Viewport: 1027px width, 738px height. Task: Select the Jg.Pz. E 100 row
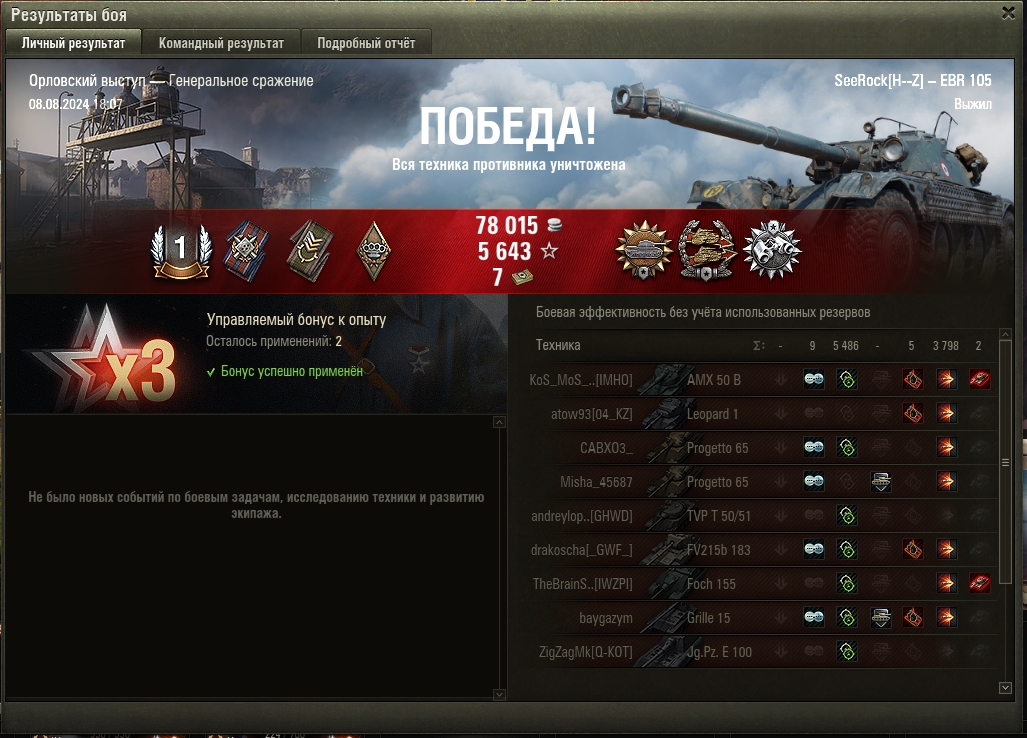(719, 652)
